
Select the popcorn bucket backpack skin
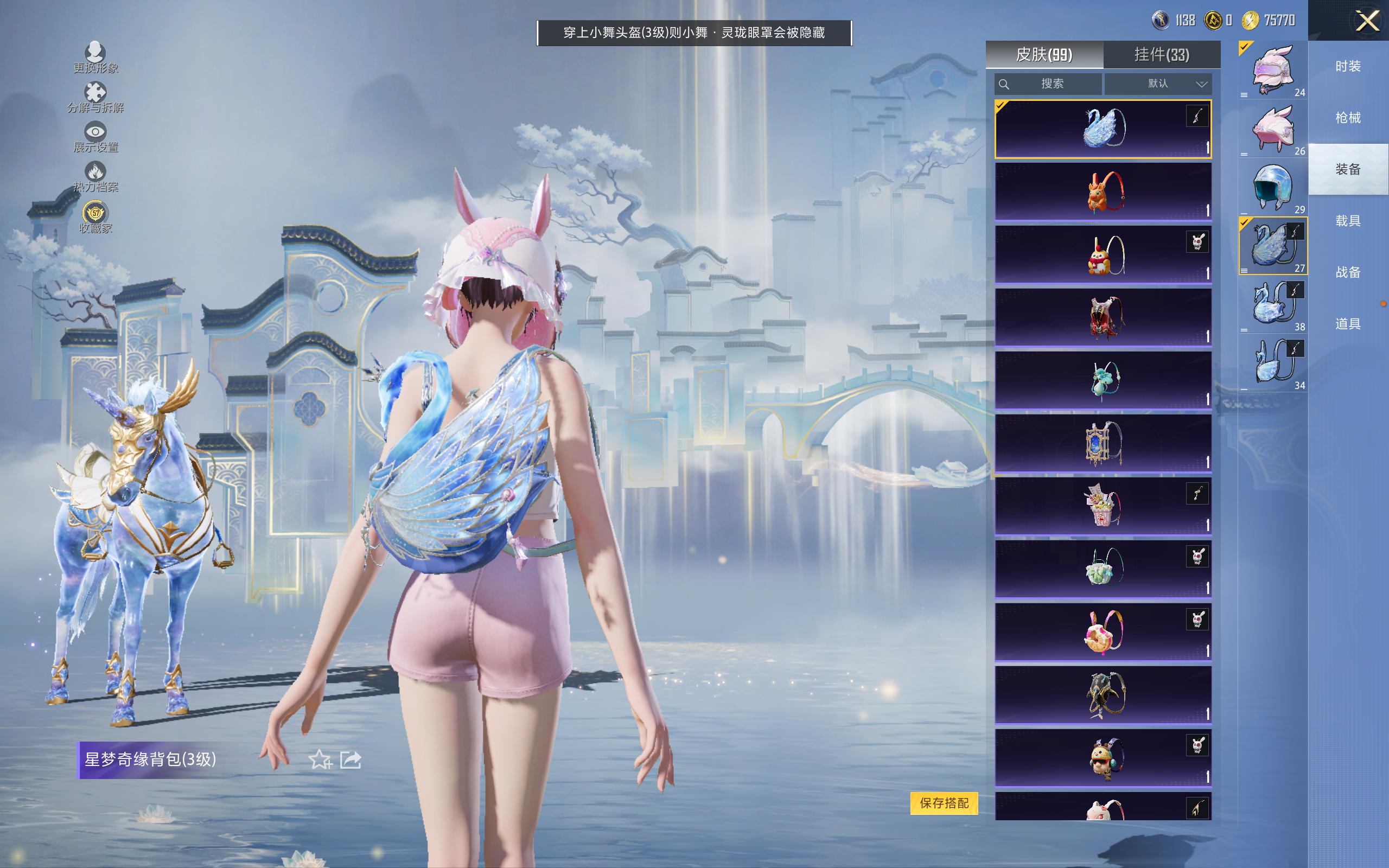point(1103,506)
